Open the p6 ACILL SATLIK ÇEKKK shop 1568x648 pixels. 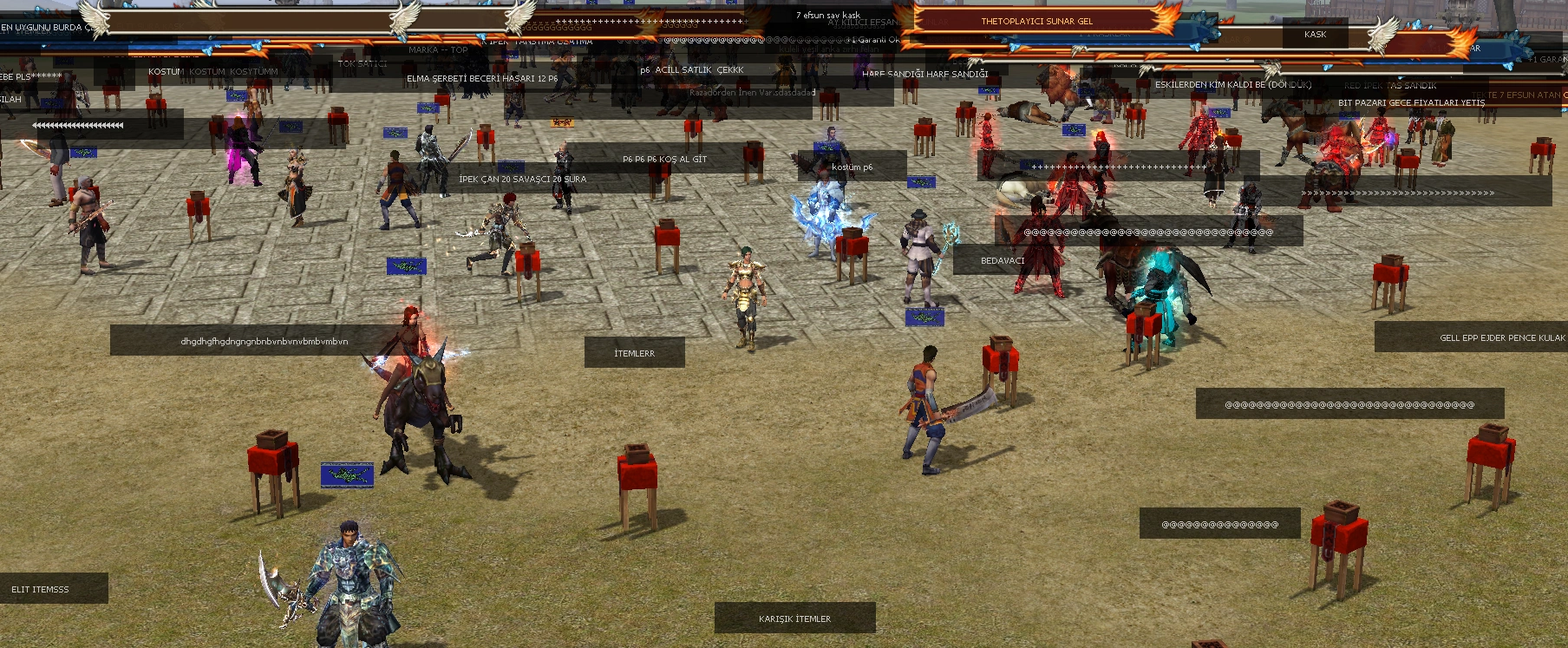click(x=691, y=69)
